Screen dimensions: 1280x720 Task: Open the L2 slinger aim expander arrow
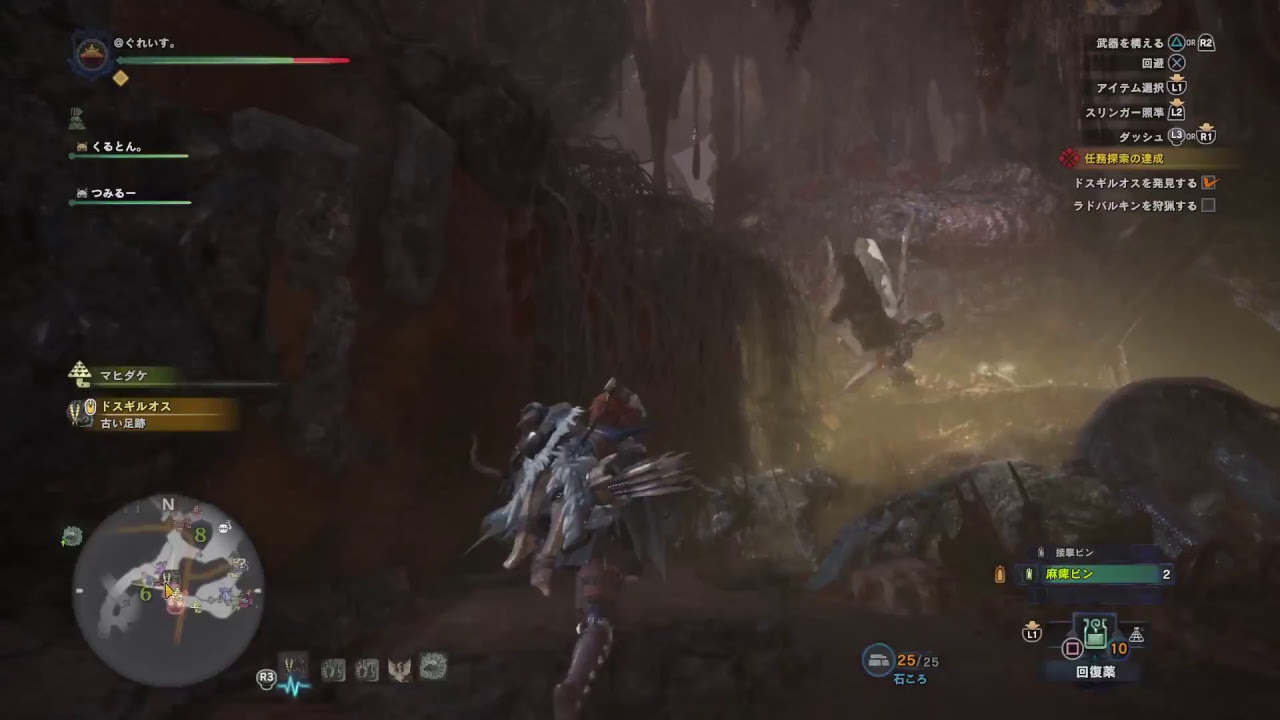point(1178,102)
